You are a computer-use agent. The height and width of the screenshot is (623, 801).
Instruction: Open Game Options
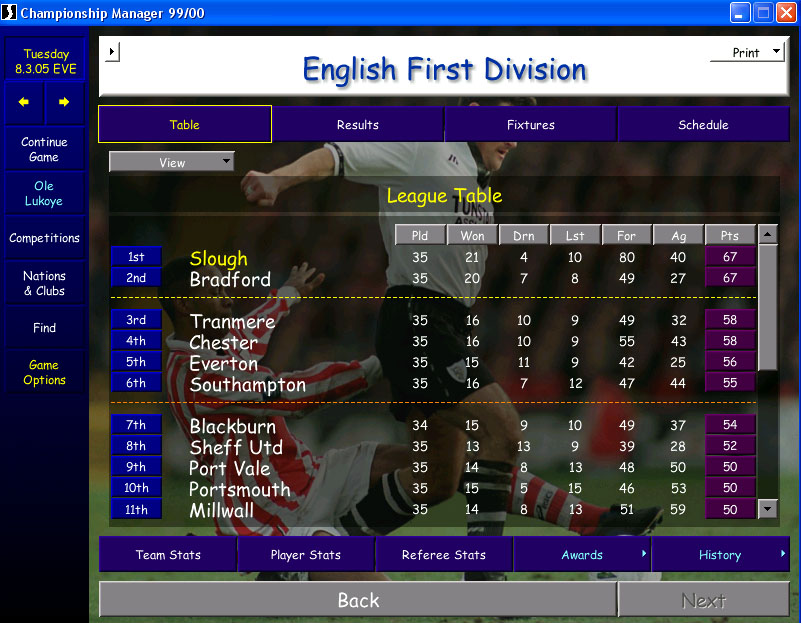pyautogui.click(x=44, y=373)
